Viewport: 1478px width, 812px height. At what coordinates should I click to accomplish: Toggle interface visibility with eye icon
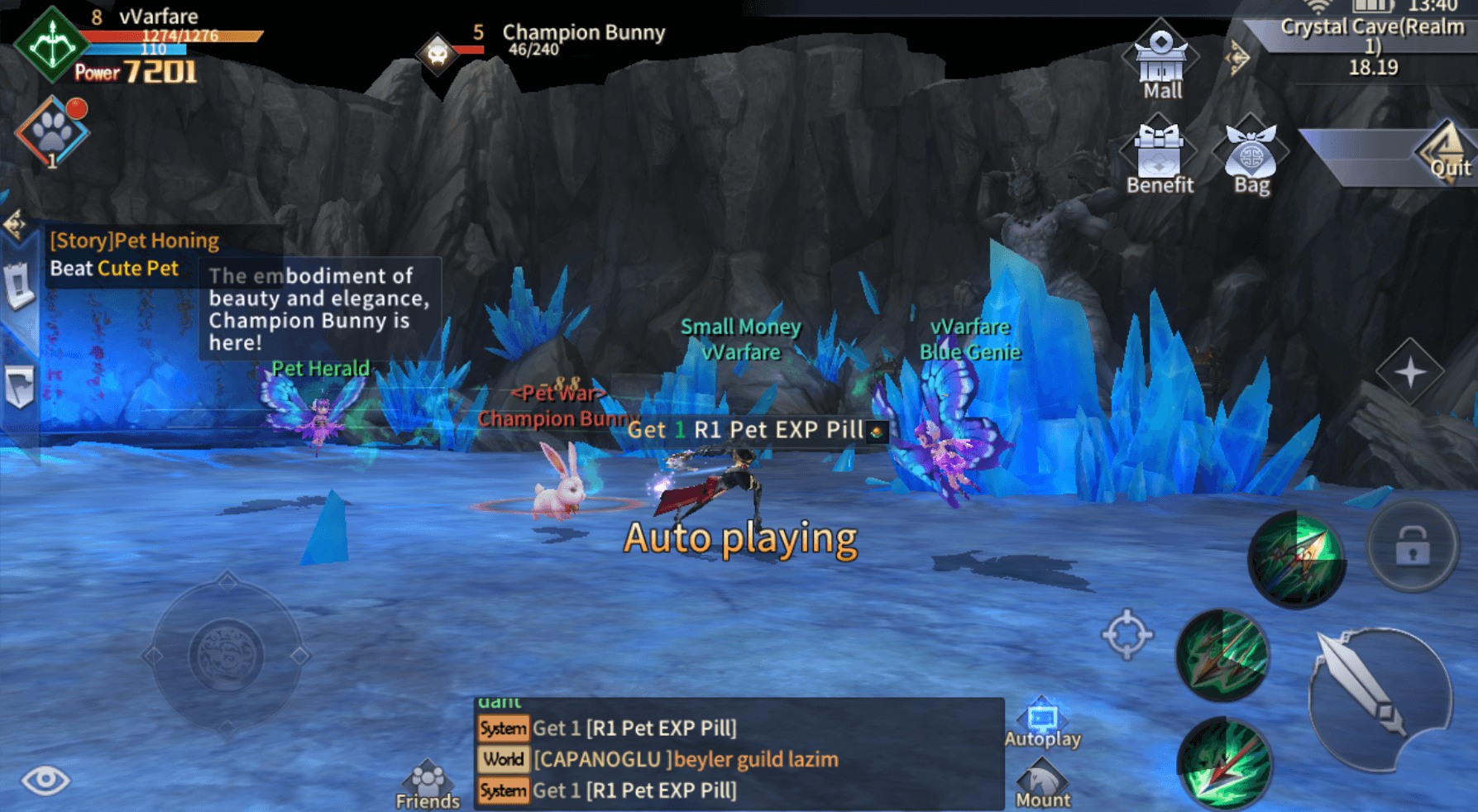coord(45,780)
